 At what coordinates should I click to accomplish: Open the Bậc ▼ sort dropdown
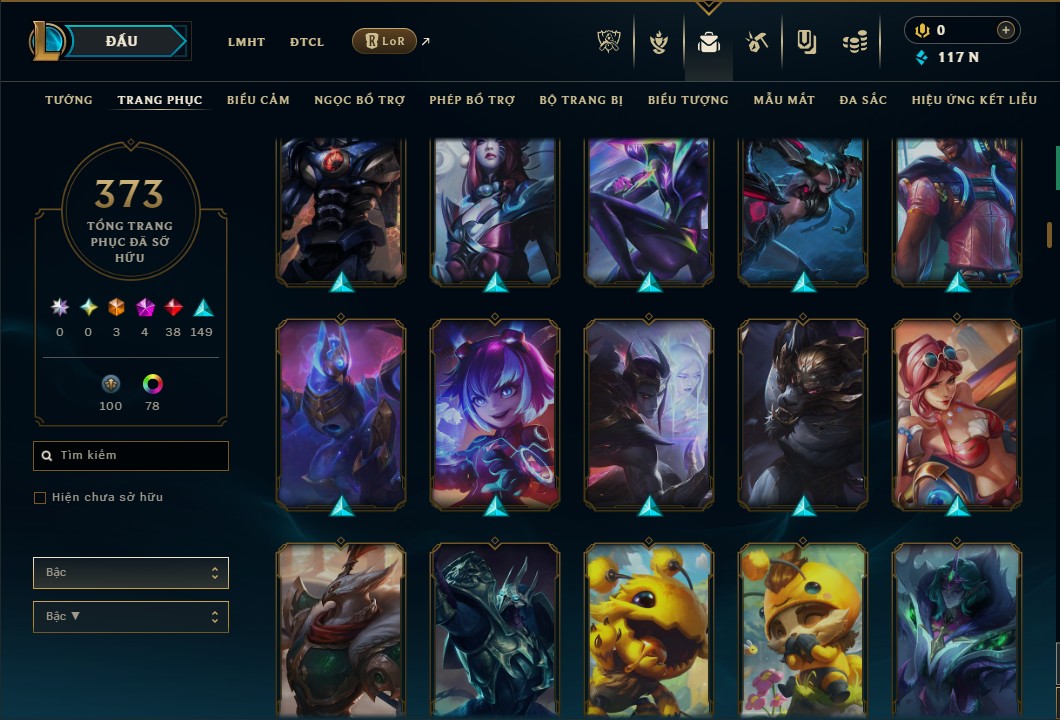pyautogui.click(x=131, y=617)
